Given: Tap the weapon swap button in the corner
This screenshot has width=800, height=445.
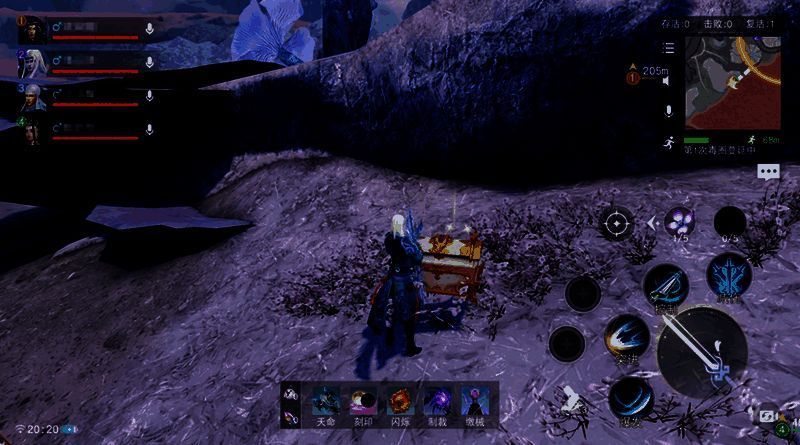Looking at the screenshot, I should pos(767,416).
